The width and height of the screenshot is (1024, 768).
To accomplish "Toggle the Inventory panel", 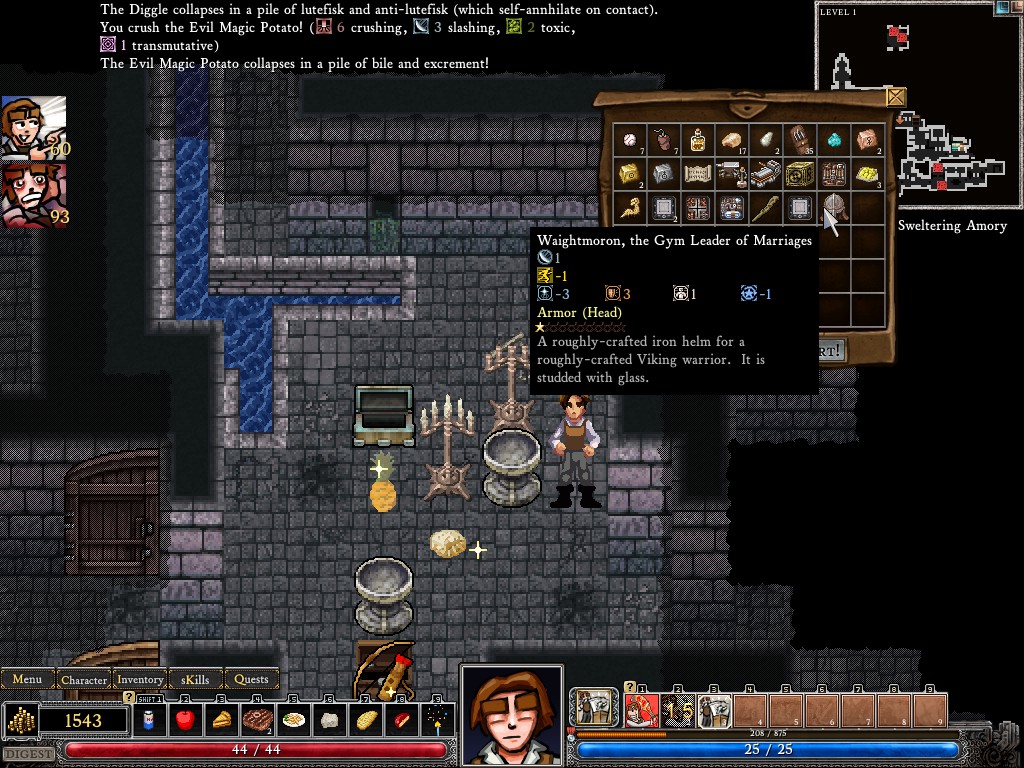I will click(140, 679).
